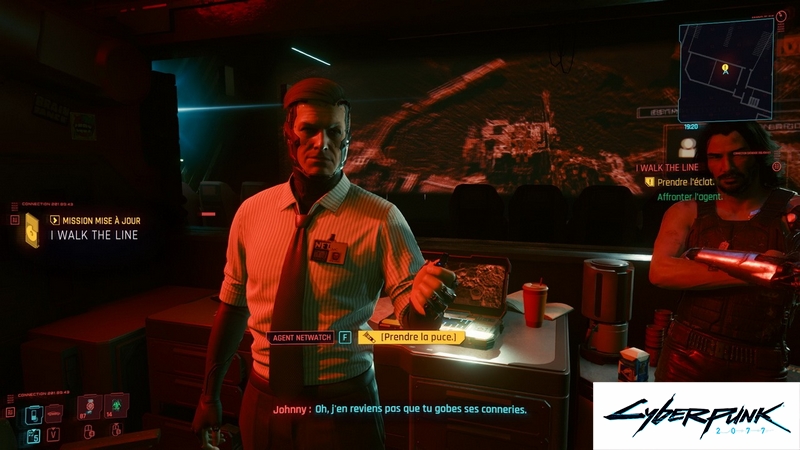Select the yellow objective marker on minimap
The width and height of the screenshot is (800, 450).
[x=725, y=69]
